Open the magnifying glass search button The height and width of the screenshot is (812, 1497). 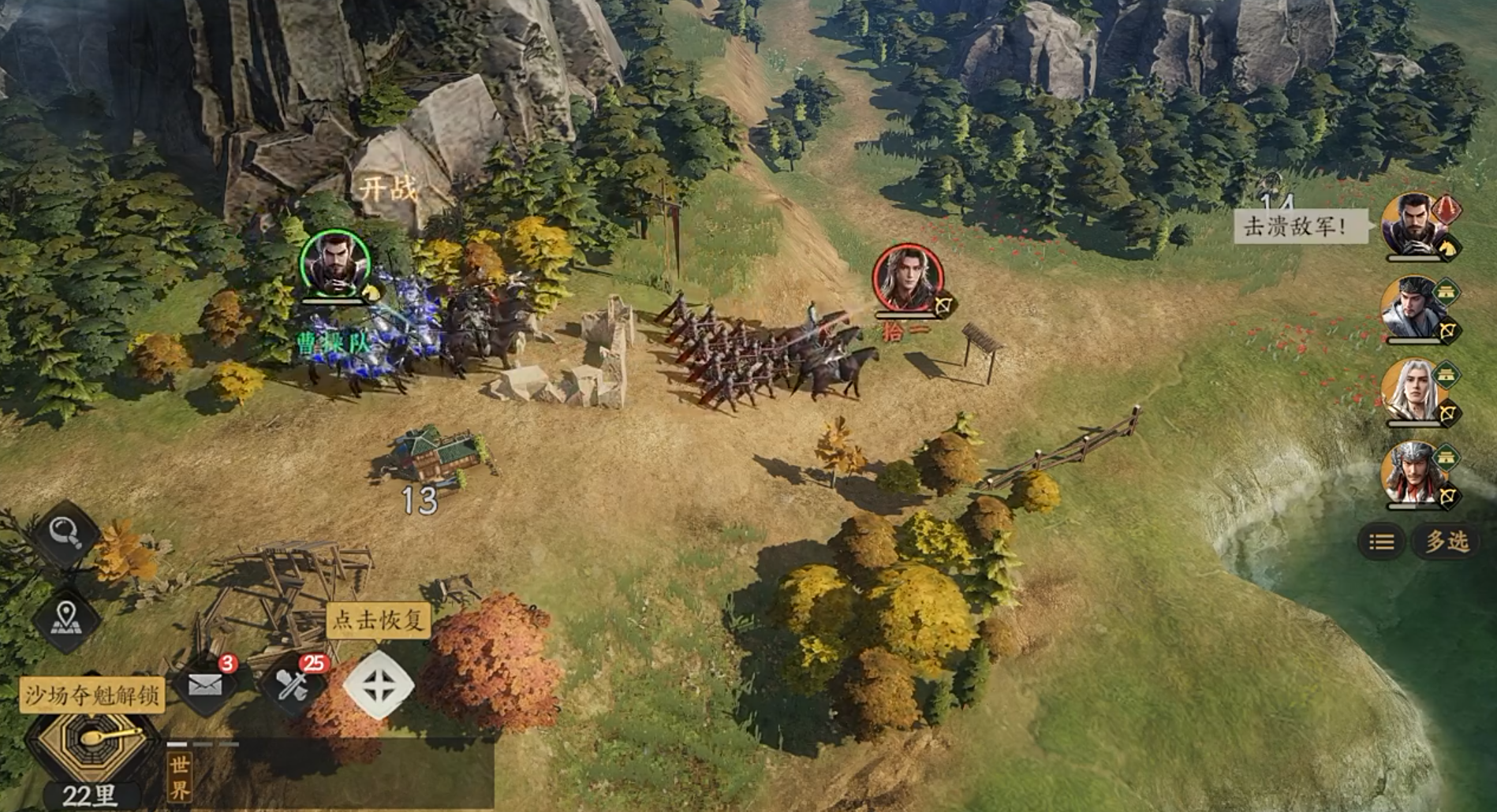tap(66, 534)
